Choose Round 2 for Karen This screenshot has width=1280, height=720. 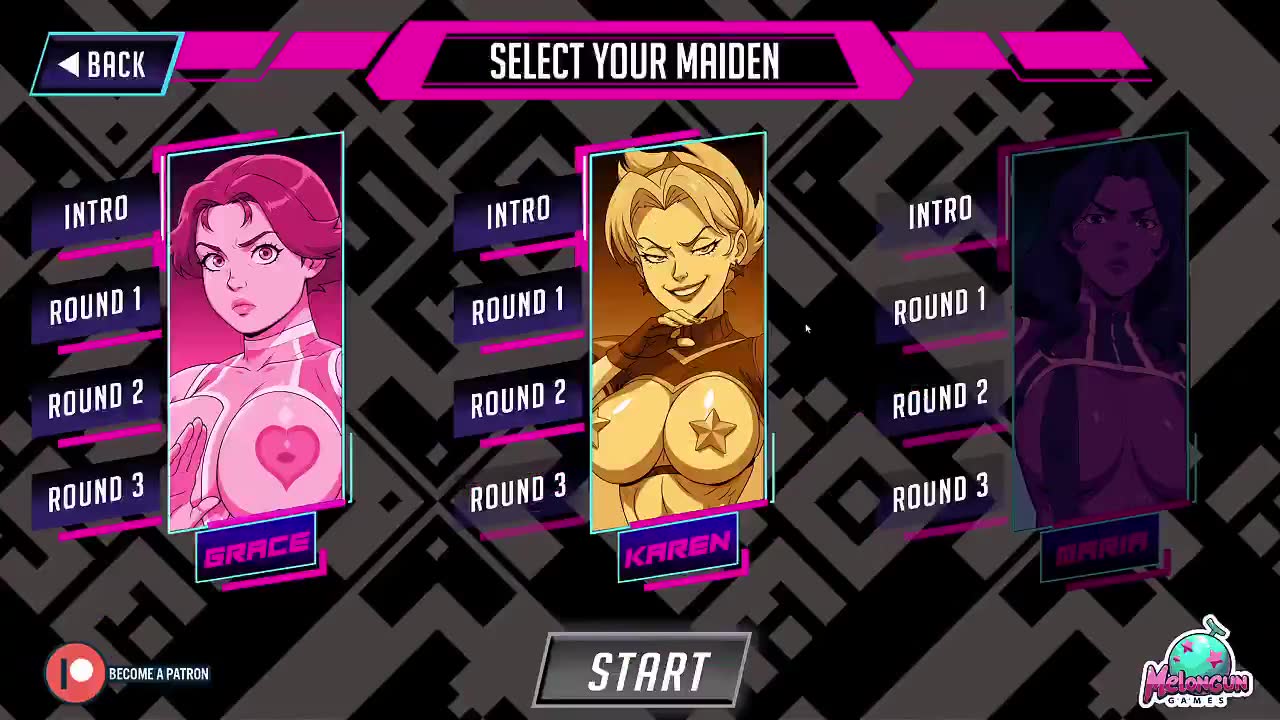coord(518,399)
